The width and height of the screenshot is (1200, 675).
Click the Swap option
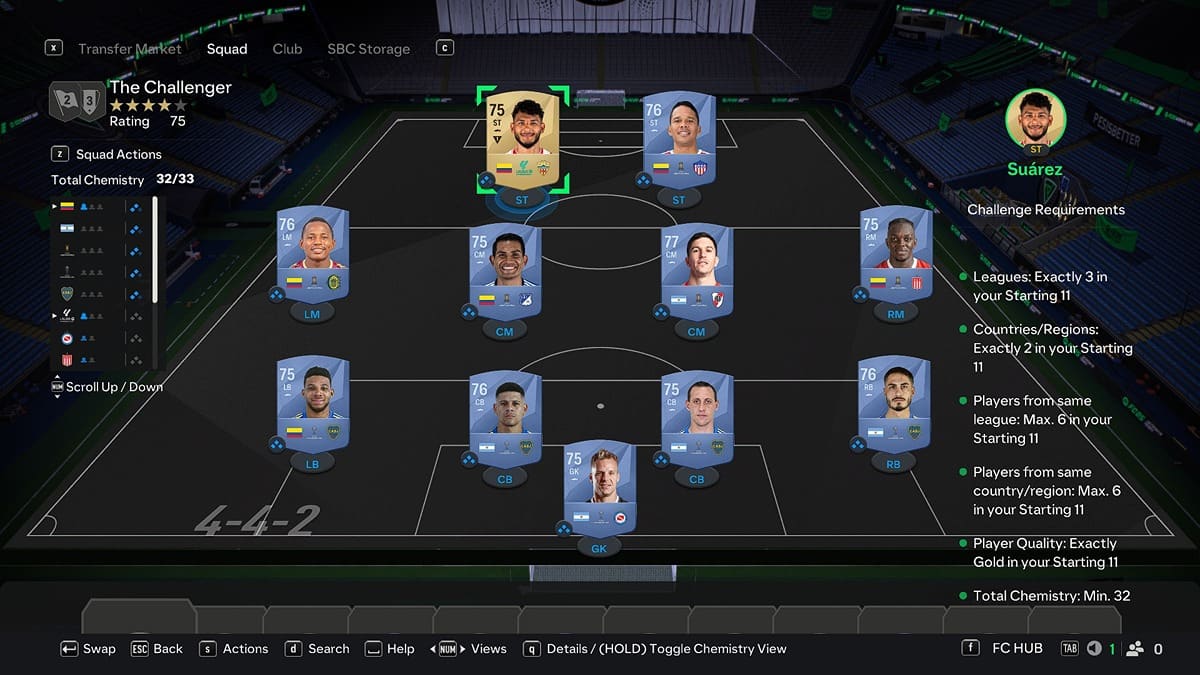[x=99, y=649]
